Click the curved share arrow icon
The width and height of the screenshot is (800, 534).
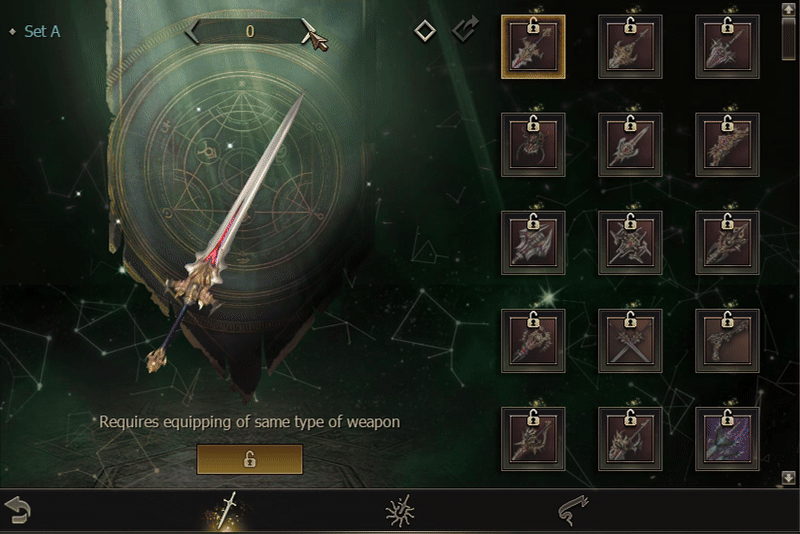[465, 30]
